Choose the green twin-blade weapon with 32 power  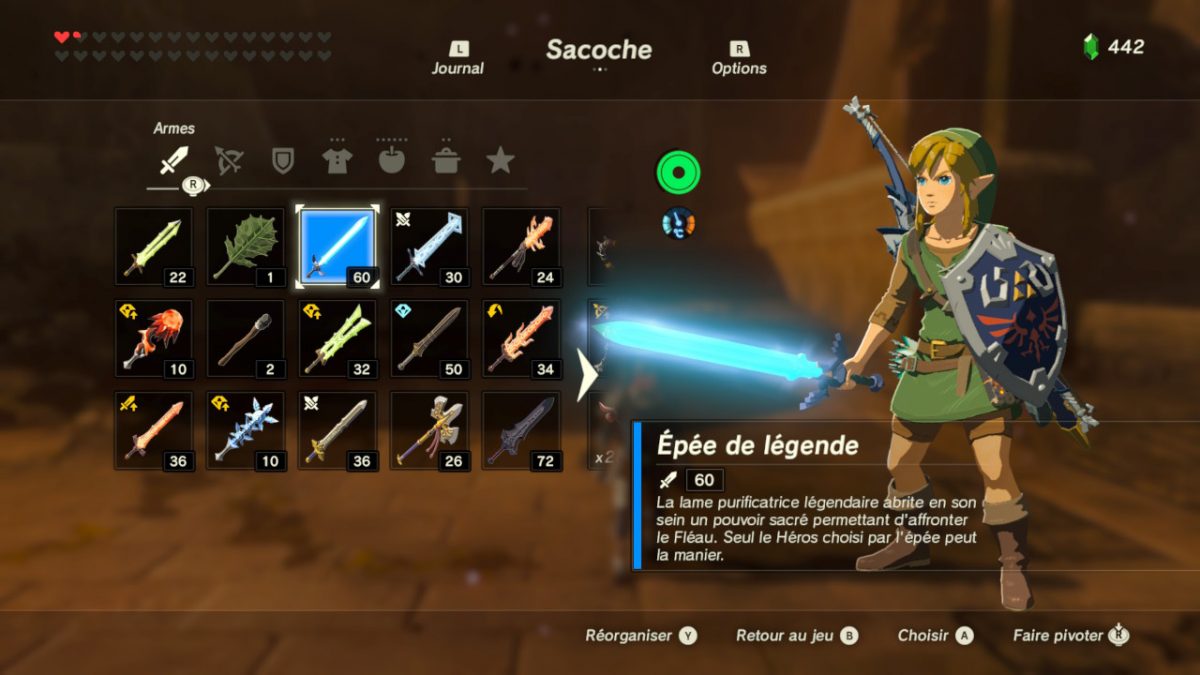337,339
